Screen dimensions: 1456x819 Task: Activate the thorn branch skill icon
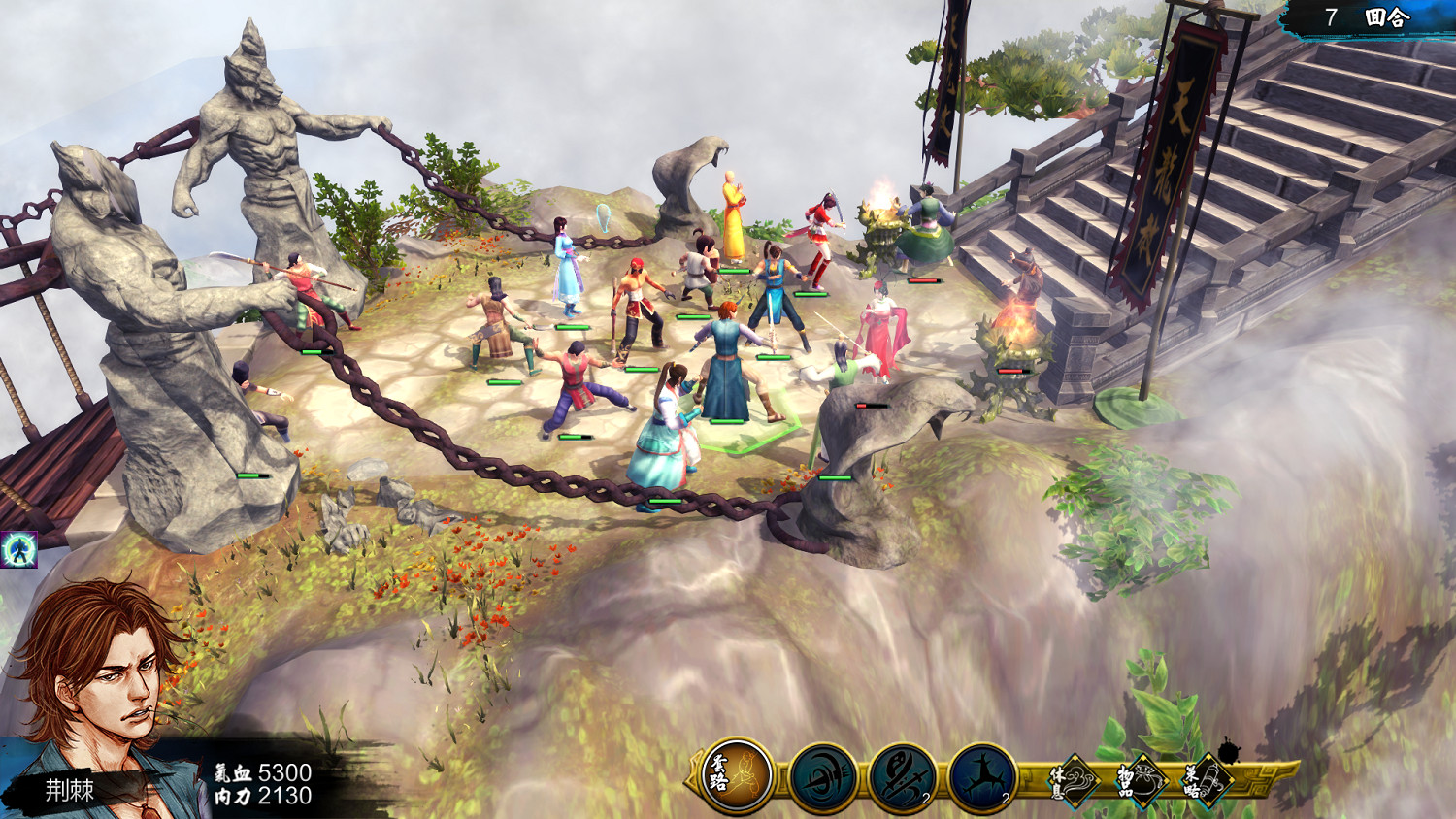pos(982,777)
